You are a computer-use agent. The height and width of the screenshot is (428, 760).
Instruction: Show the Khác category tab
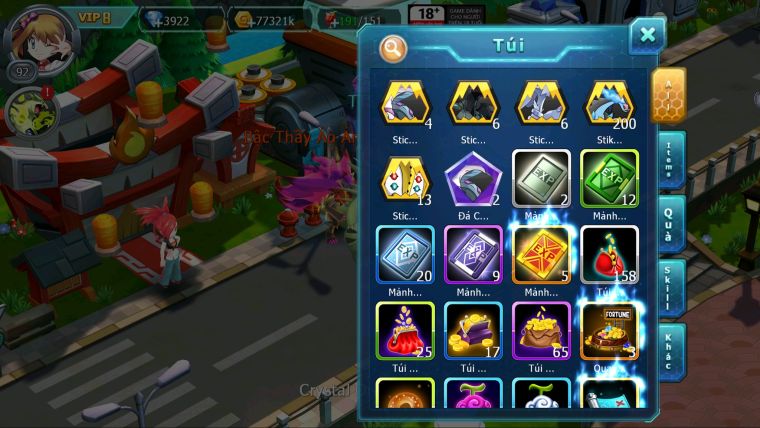pos(669,352)
